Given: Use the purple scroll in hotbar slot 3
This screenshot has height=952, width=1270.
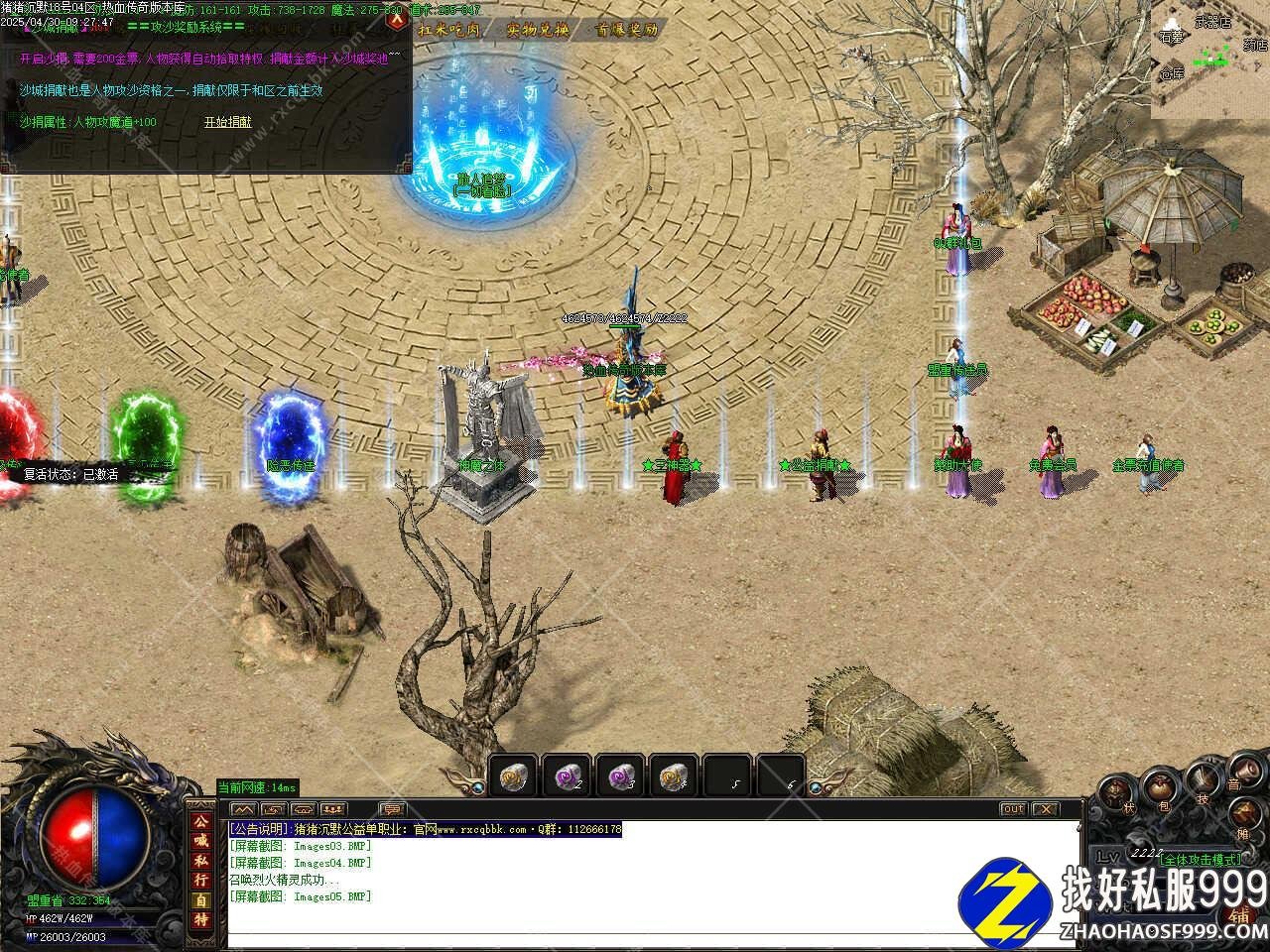Looking at the screenshot, I should click(620, 774).
